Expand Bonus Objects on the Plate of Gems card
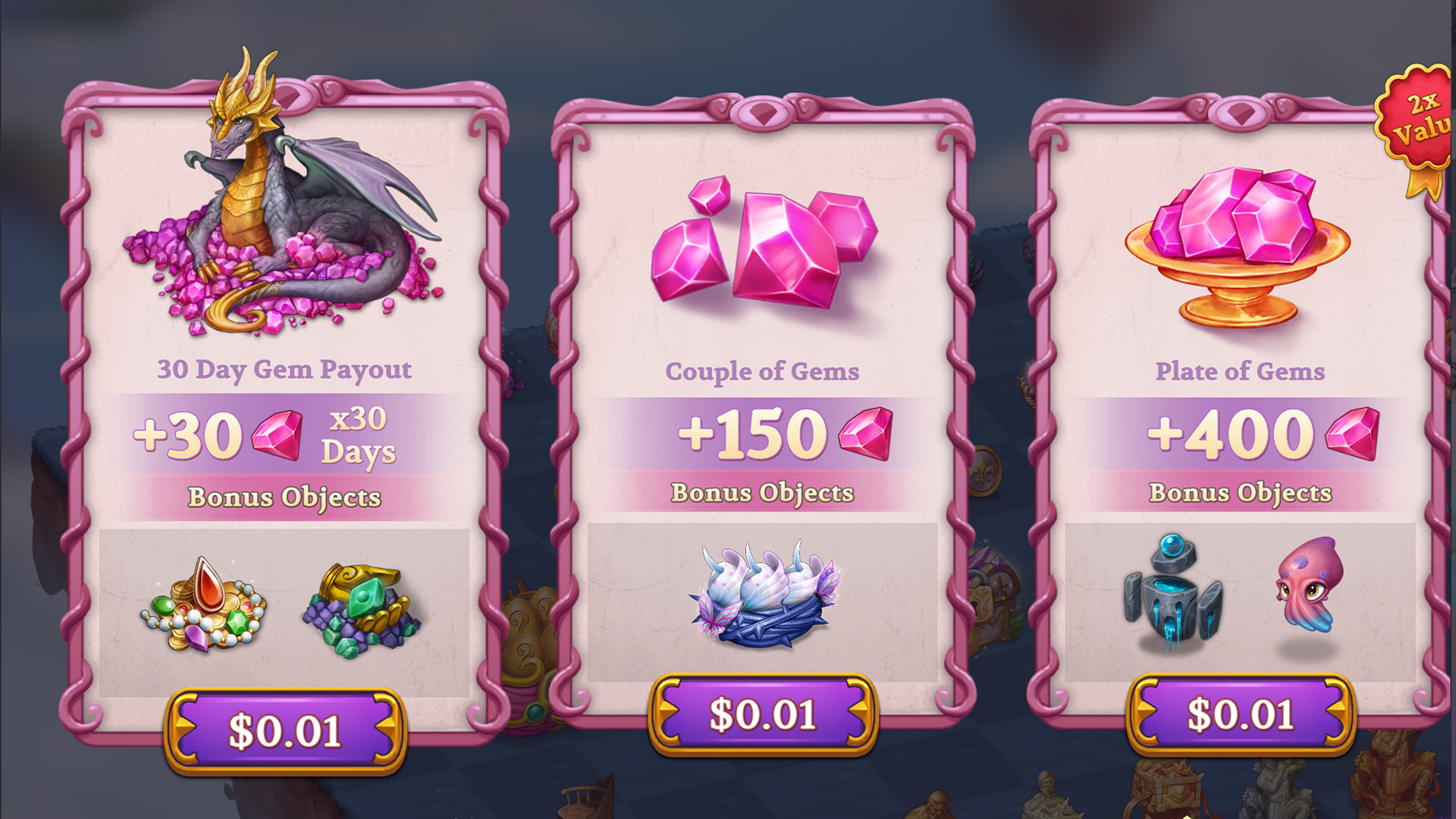 click(1240, 493)
